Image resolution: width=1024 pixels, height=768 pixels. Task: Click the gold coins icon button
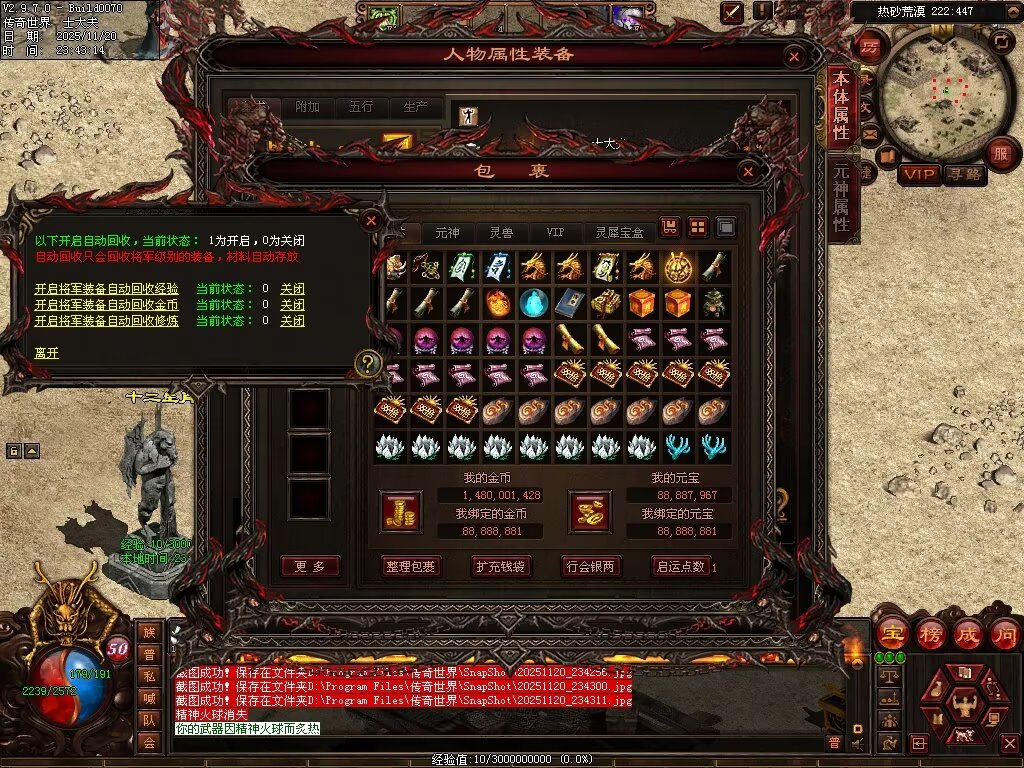point(401,511)
